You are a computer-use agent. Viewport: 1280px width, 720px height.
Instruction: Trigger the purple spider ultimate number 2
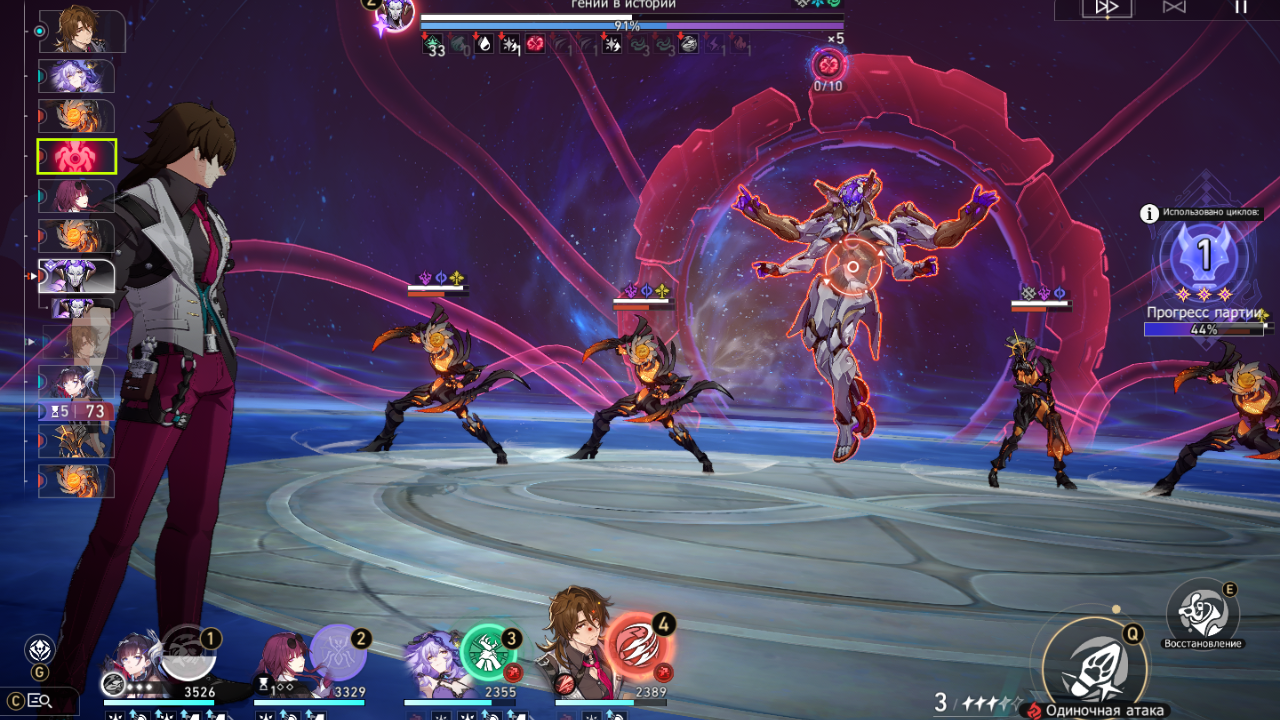338,654
